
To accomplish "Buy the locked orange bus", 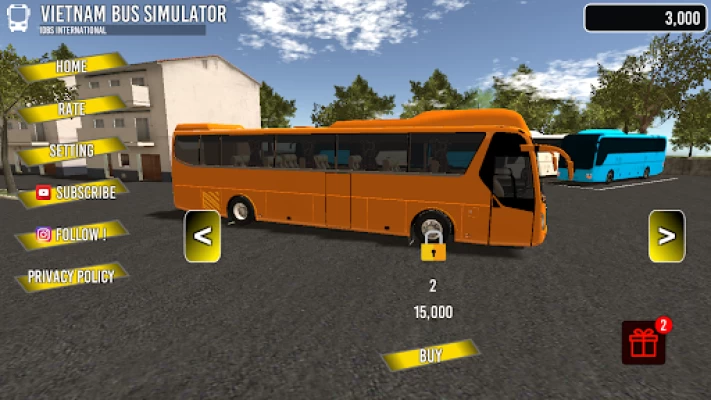I will coord(430,355).
